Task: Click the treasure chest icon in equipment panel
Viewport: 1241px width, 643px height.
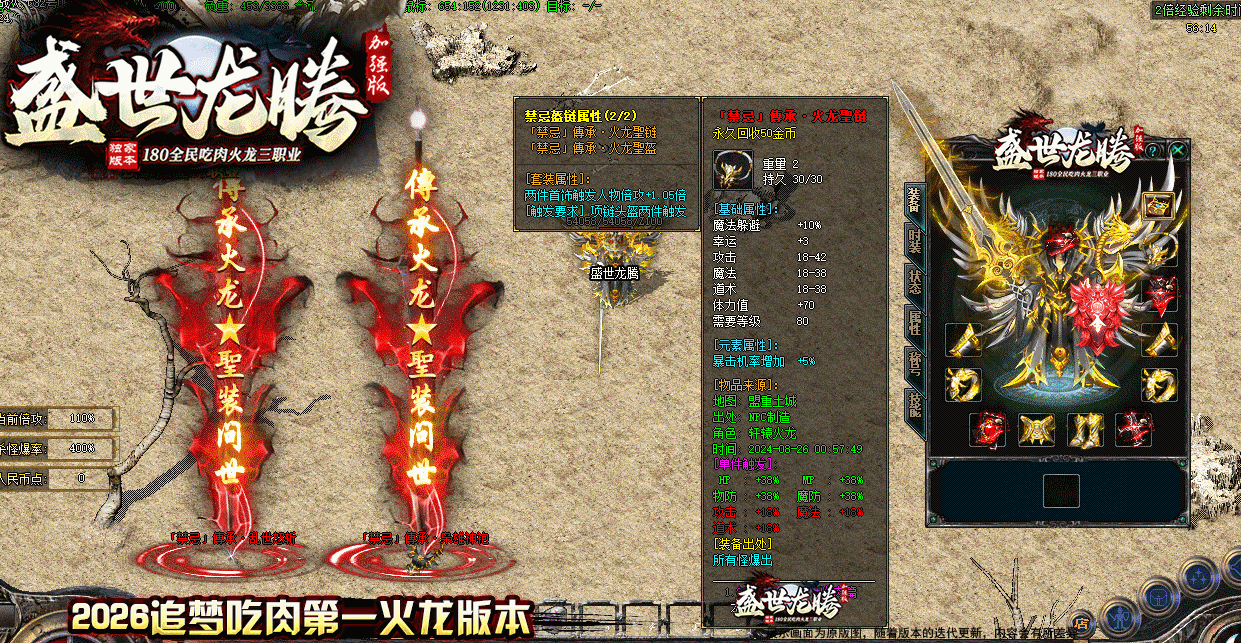Action: 1159,207
